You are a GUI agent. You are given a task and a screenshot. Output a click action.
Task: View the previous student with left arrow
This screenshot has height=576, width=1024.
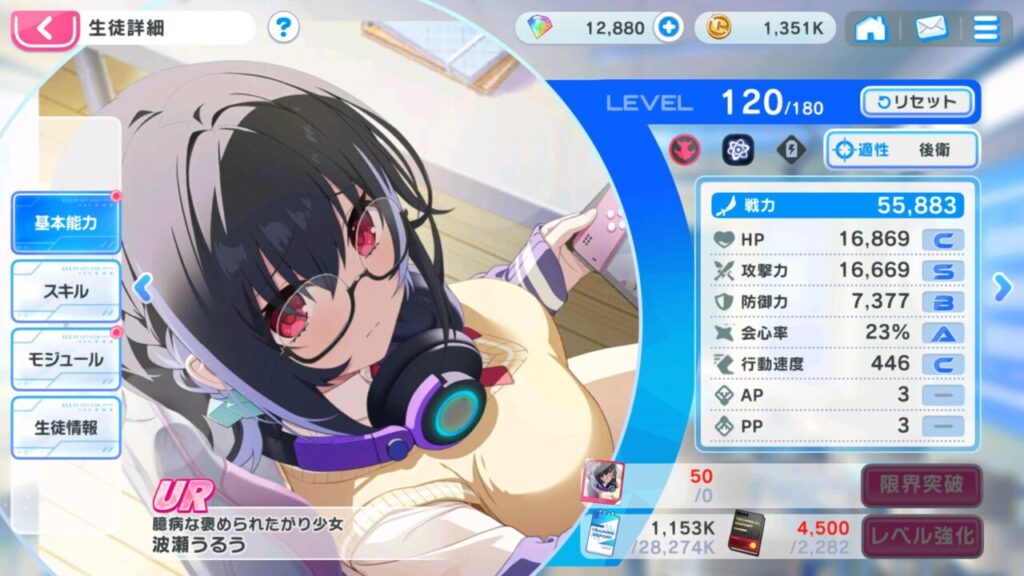tap(142, 288)
